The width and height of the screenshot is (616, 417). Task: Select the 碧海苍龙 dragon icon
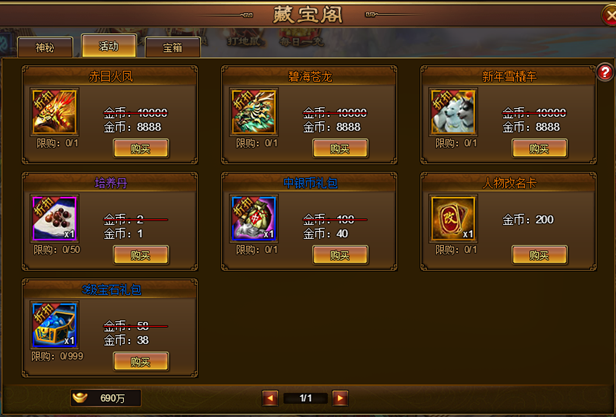coord(254,111)
